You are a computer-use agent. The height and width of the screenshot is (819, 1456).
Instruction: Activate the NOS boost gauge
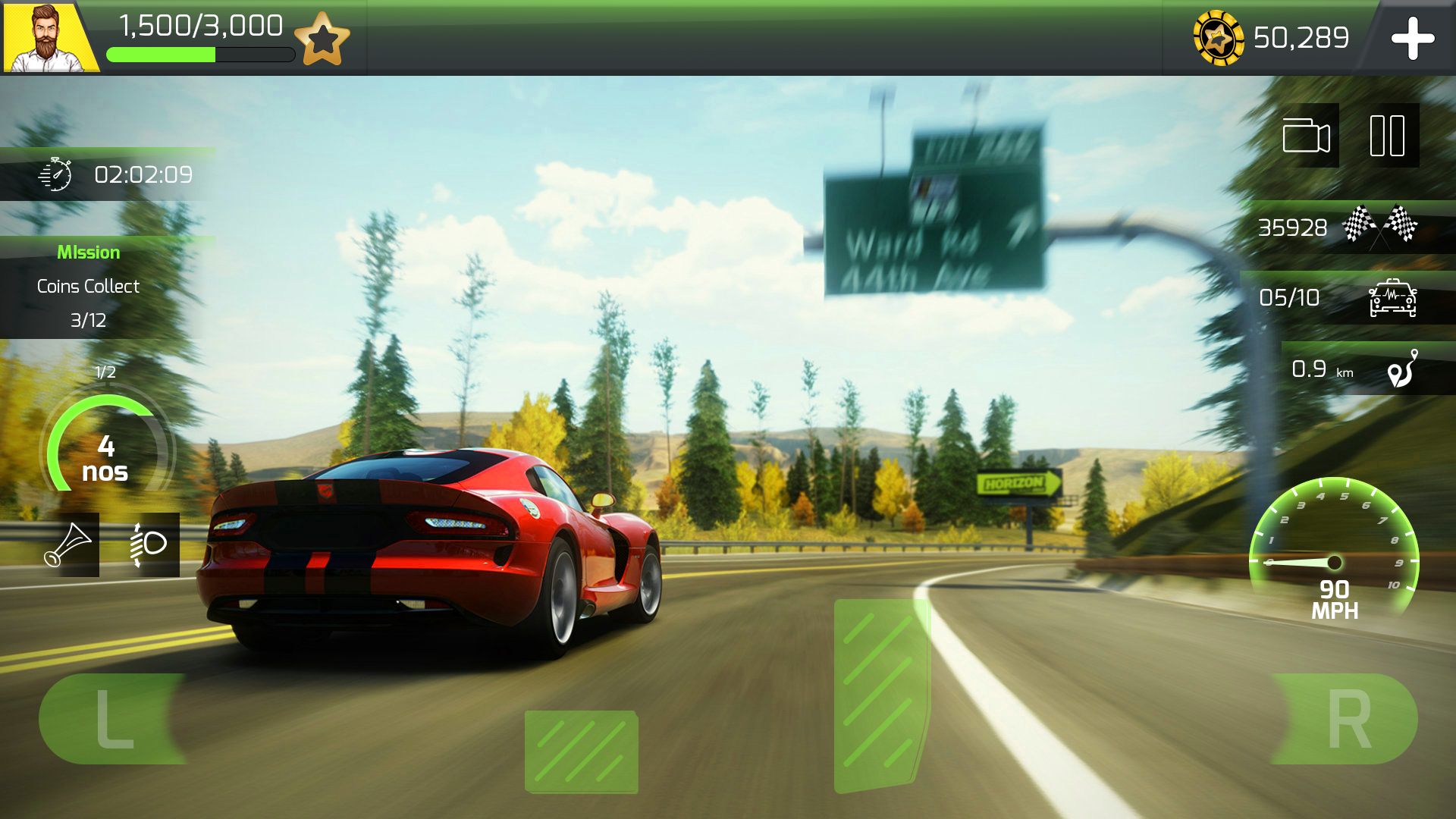106,447
